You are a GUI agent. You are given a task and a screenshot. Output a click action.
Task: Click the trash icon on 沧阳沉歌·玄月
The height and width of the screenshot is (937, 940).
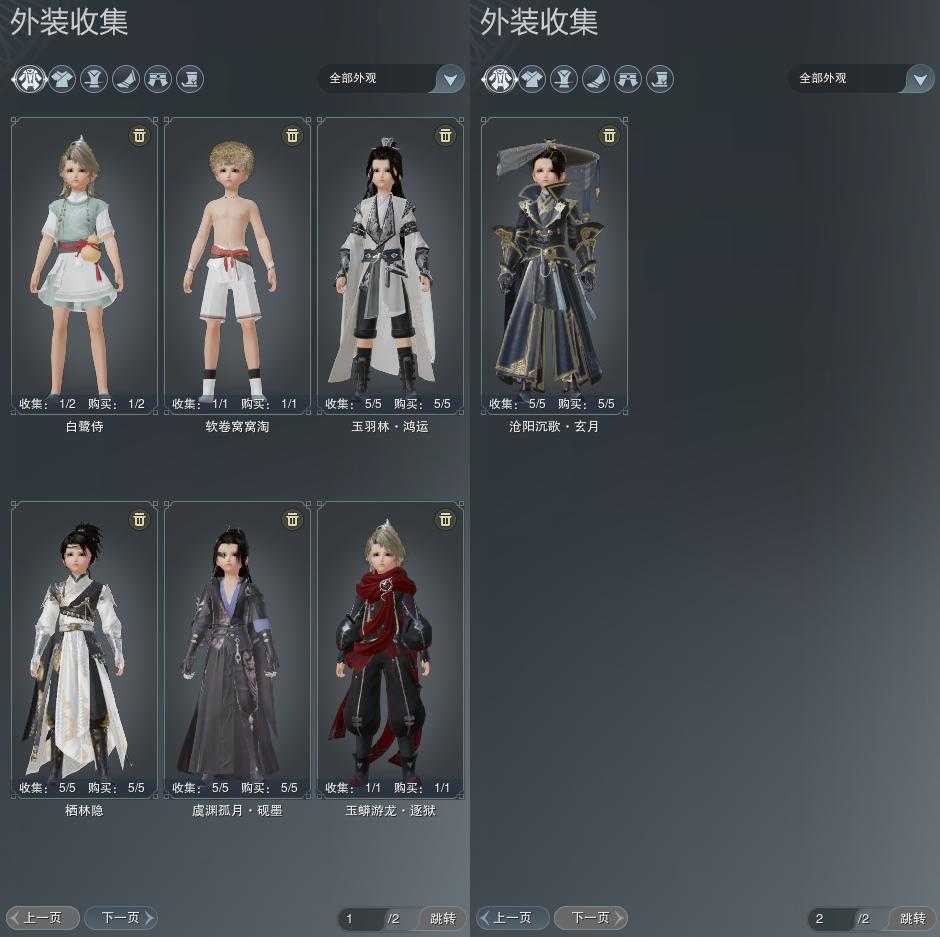click(609, 136)
